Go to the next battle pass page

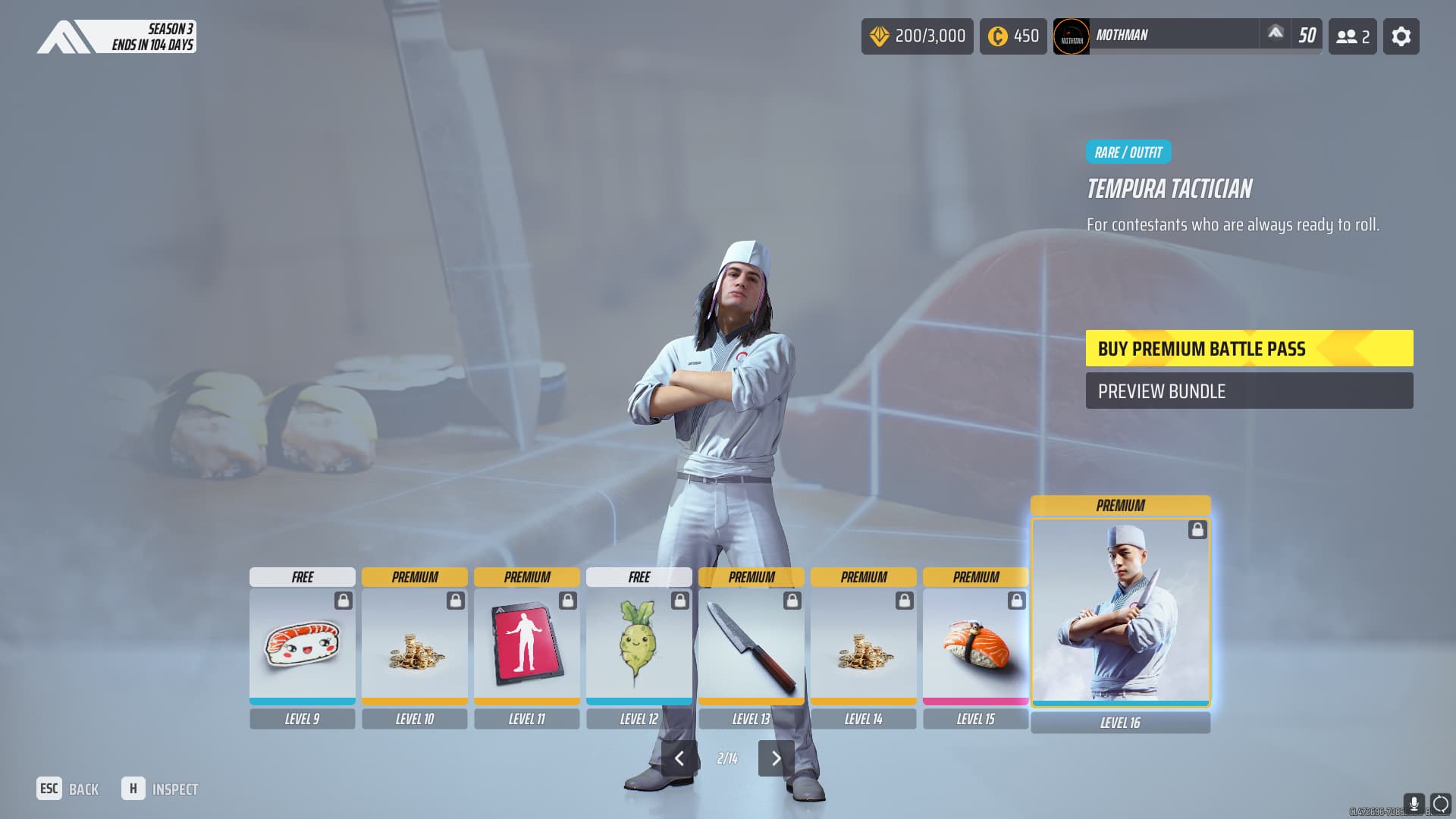(776, 758)
